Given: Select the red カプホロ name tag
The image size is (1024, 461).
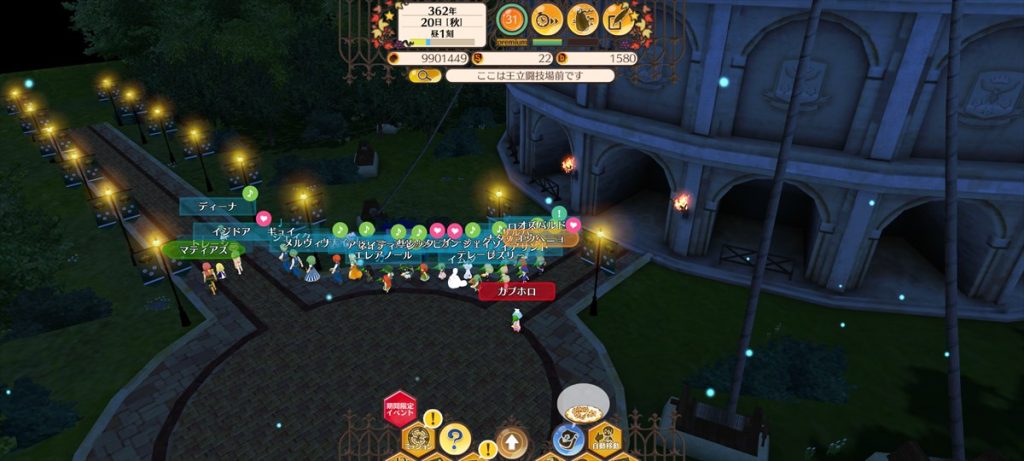Looking at the screenshot, I should coord(516,291).
